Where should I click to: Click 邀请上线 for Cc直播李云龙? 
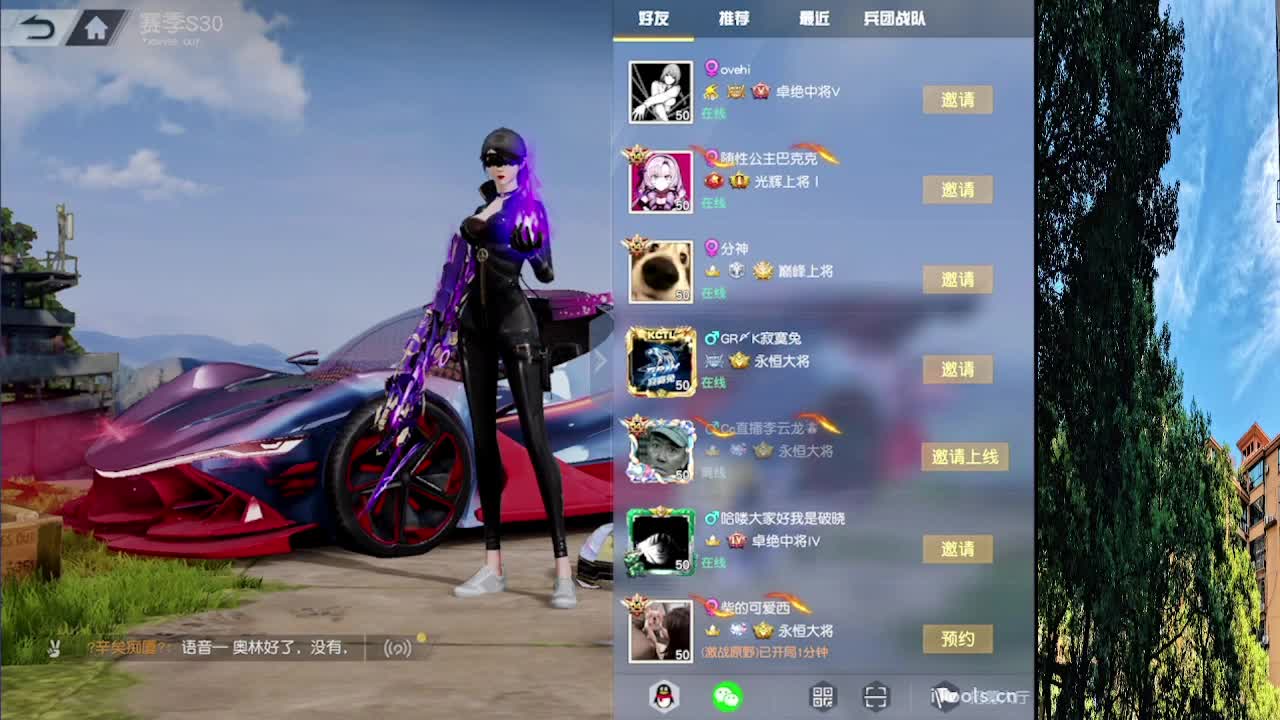(x=964, y=457)
